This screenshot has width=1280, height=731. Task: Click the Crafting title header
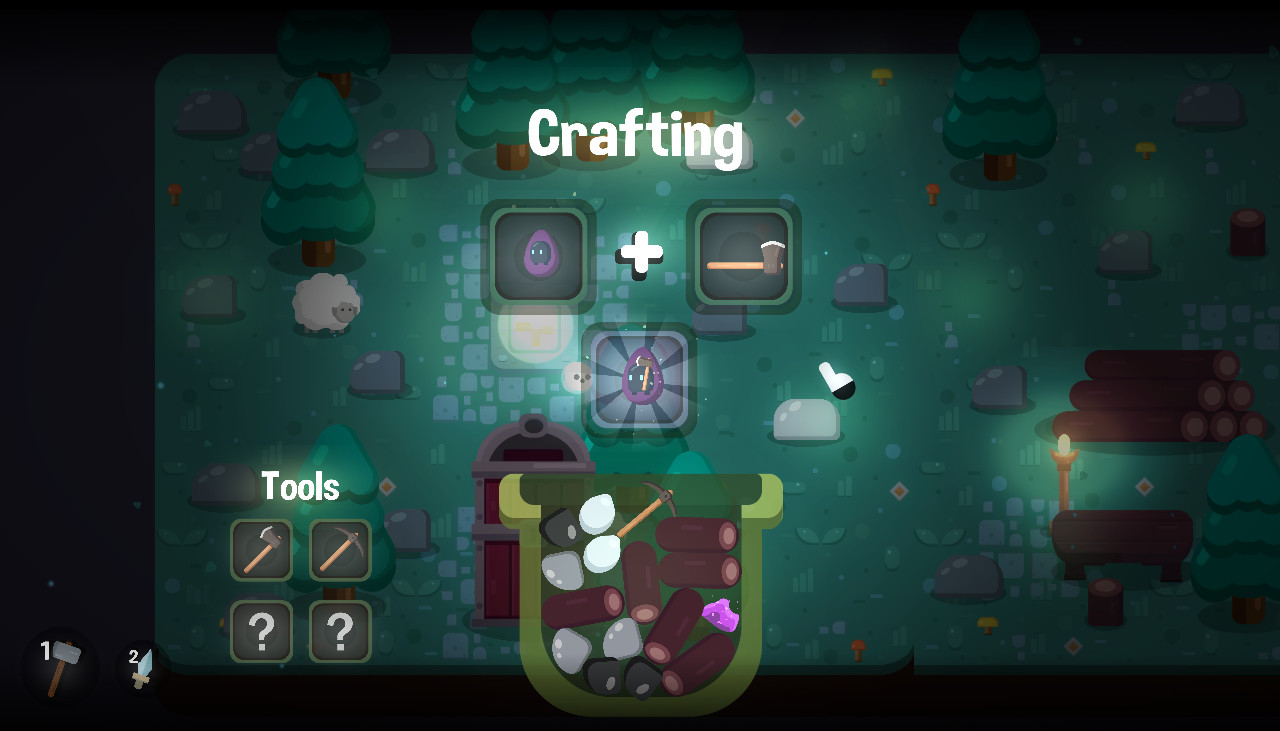[x=639, y=136]
